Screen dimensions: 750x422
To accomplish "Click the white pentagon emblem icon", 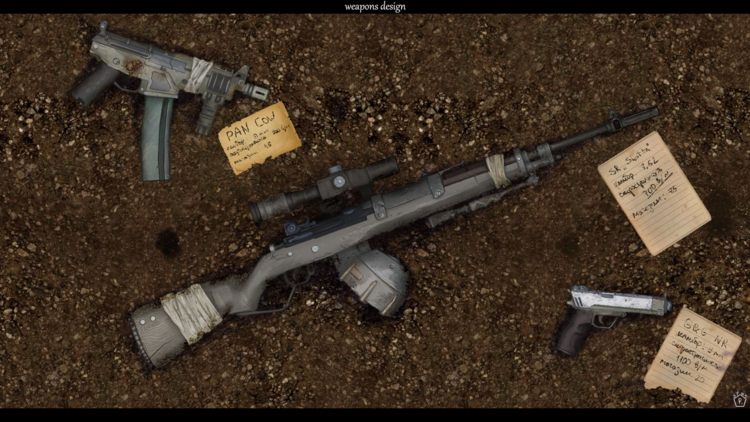I will [739, 399].
